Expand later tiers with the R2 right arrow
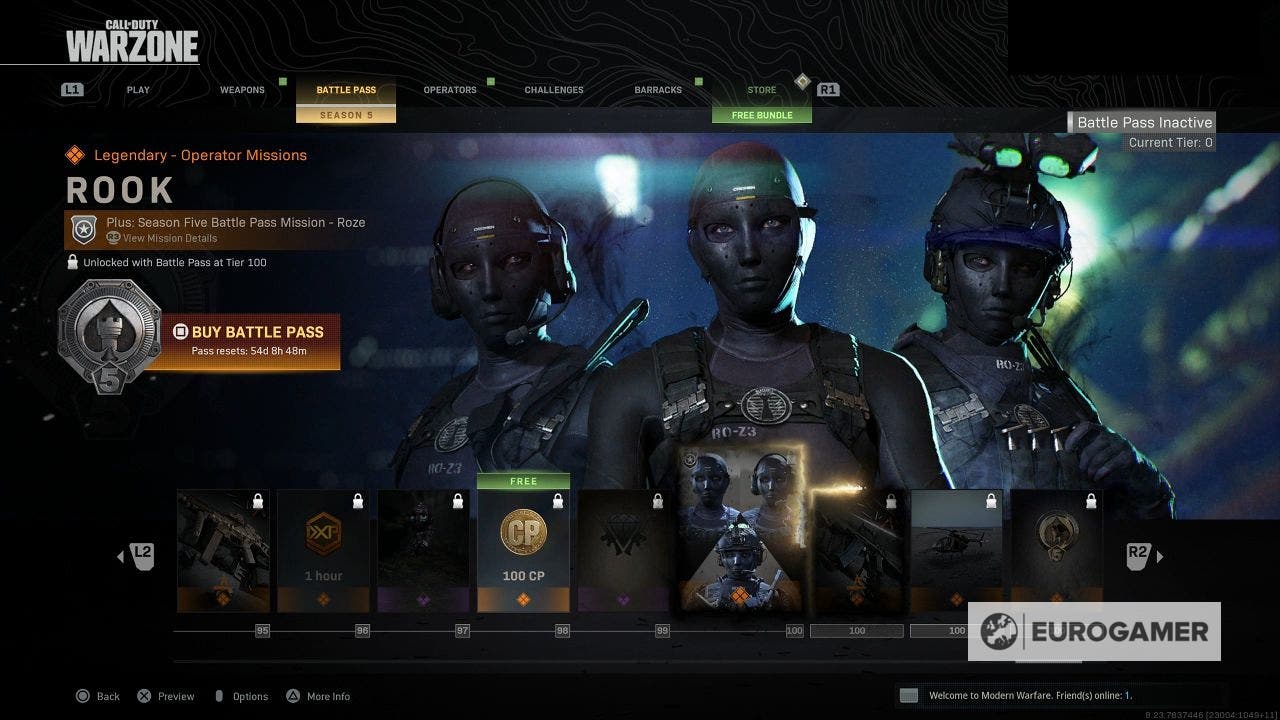This screenshot has height=720, width=1280. 1161,556
